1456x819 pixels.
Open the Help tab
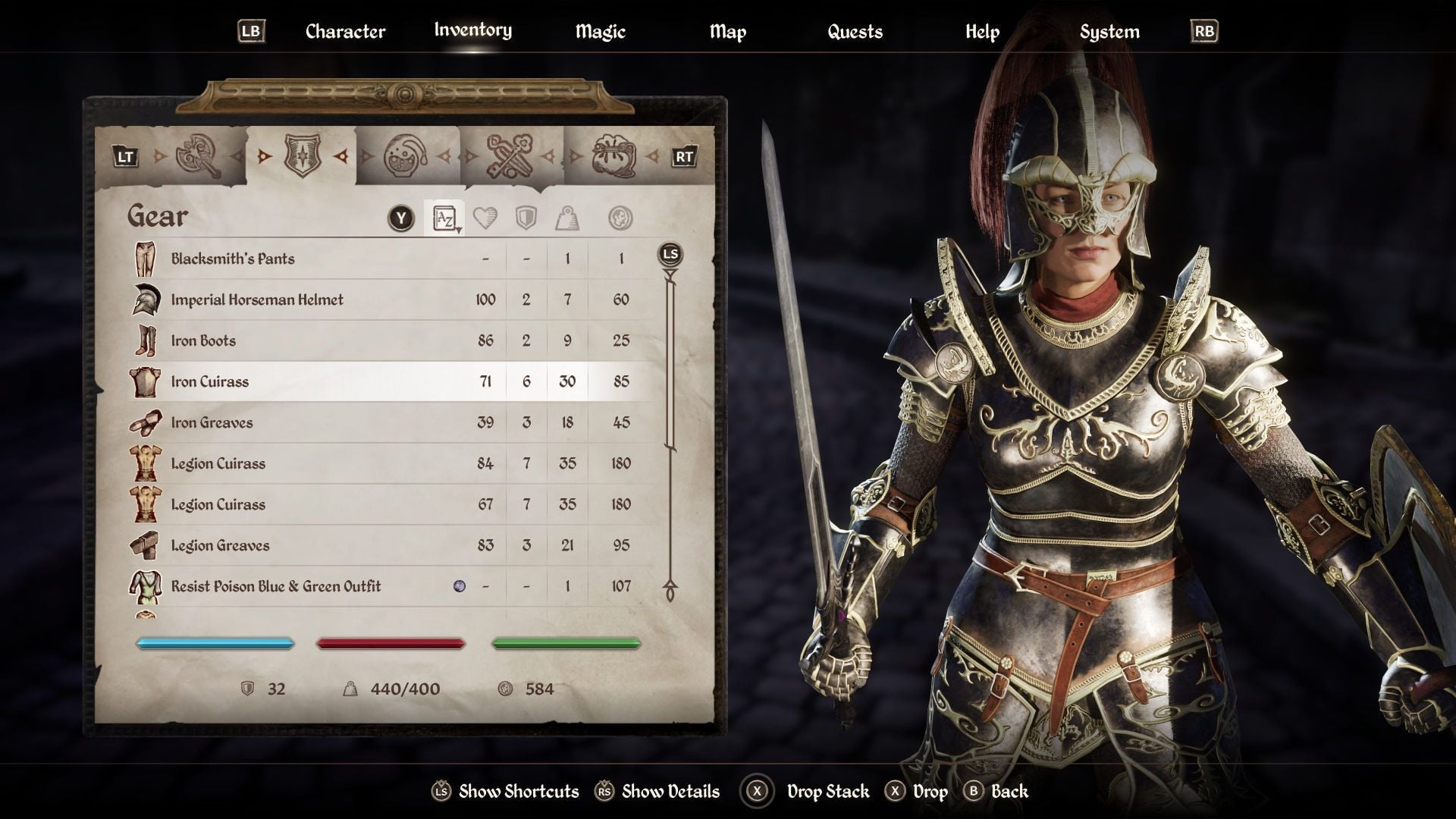pos(982,32)
